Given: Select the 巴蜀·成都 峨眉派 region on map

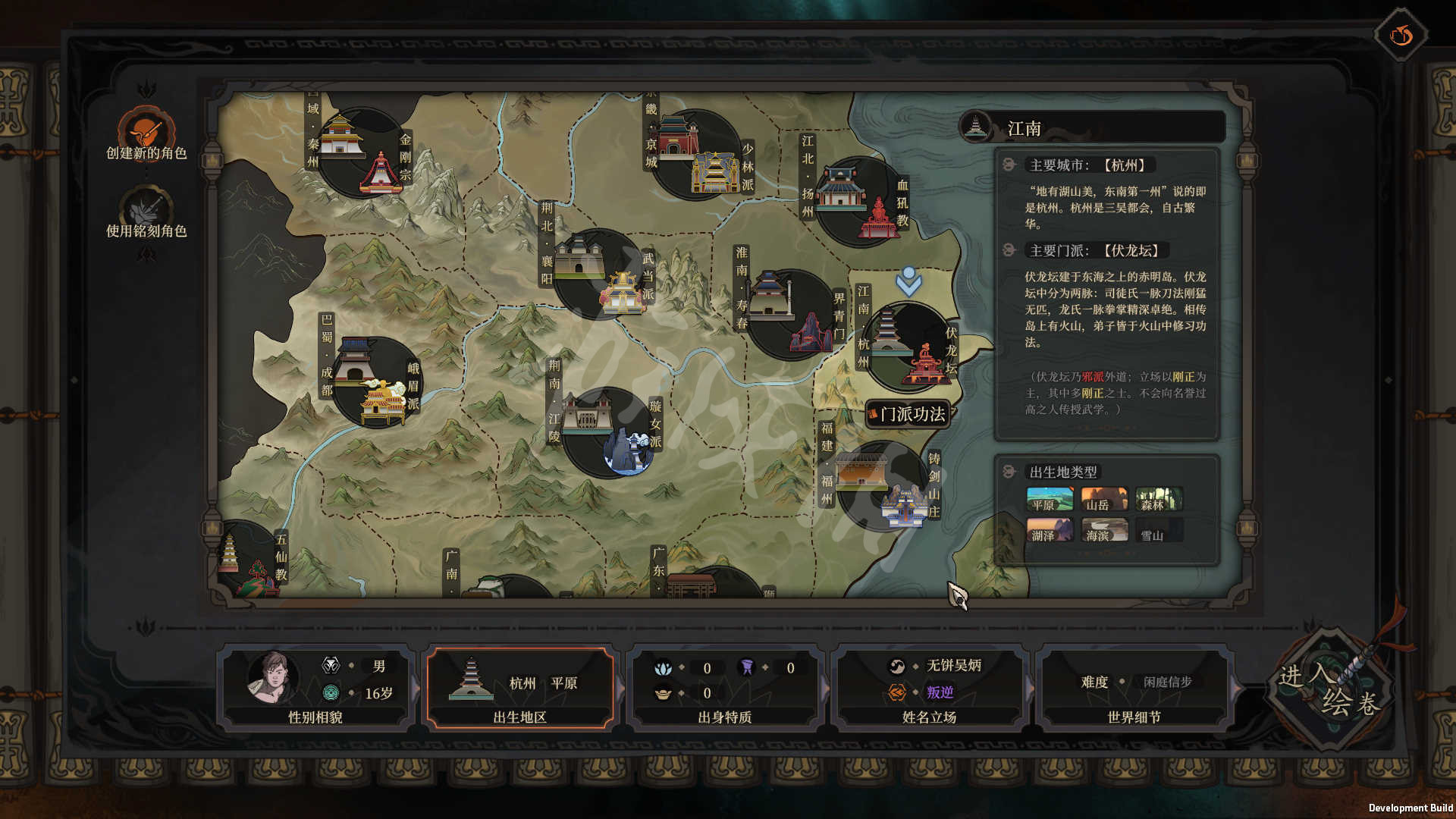Looking at the screenshot, I should 375,383.
